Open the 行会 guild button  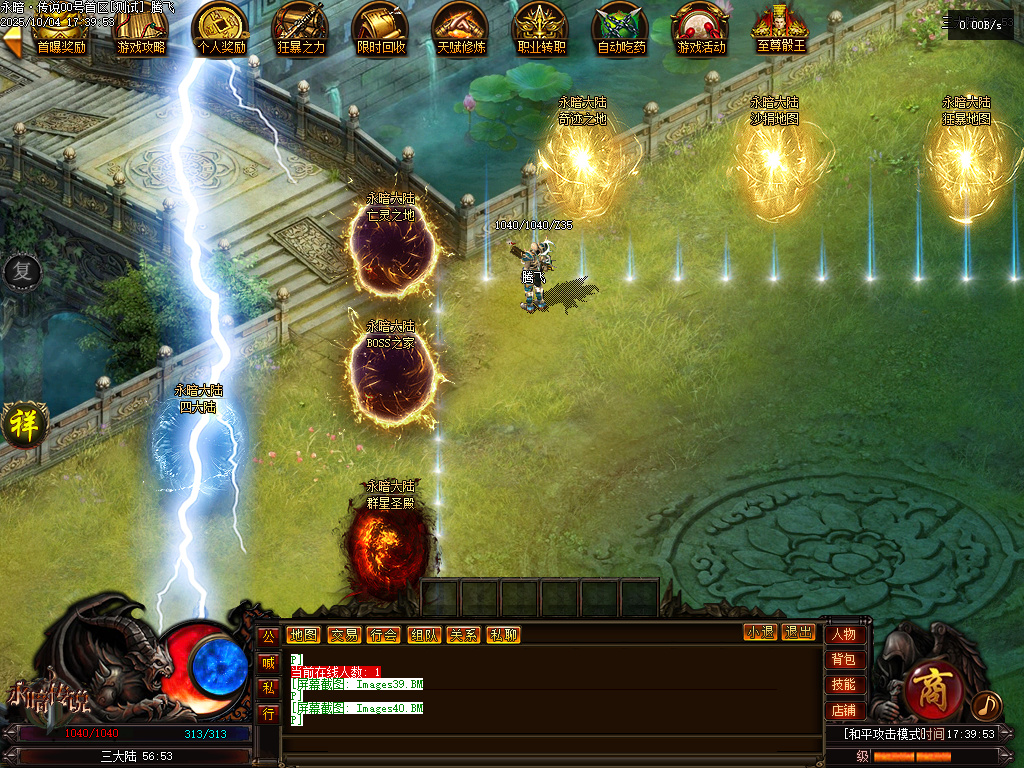(x=384, y=634)
